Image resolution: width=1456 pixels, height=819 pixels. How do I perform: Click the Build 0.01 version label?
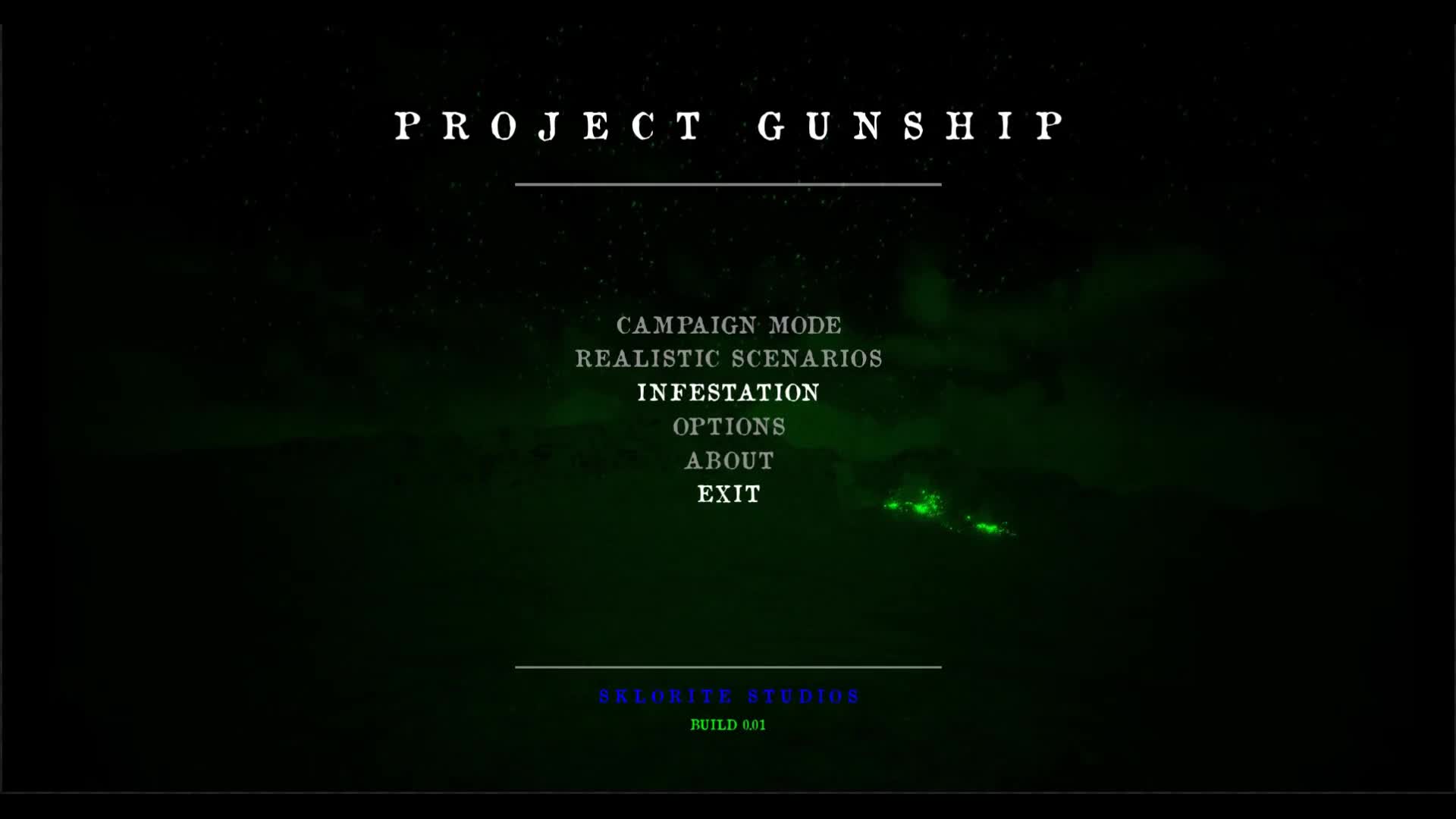[x=728, y=724]
